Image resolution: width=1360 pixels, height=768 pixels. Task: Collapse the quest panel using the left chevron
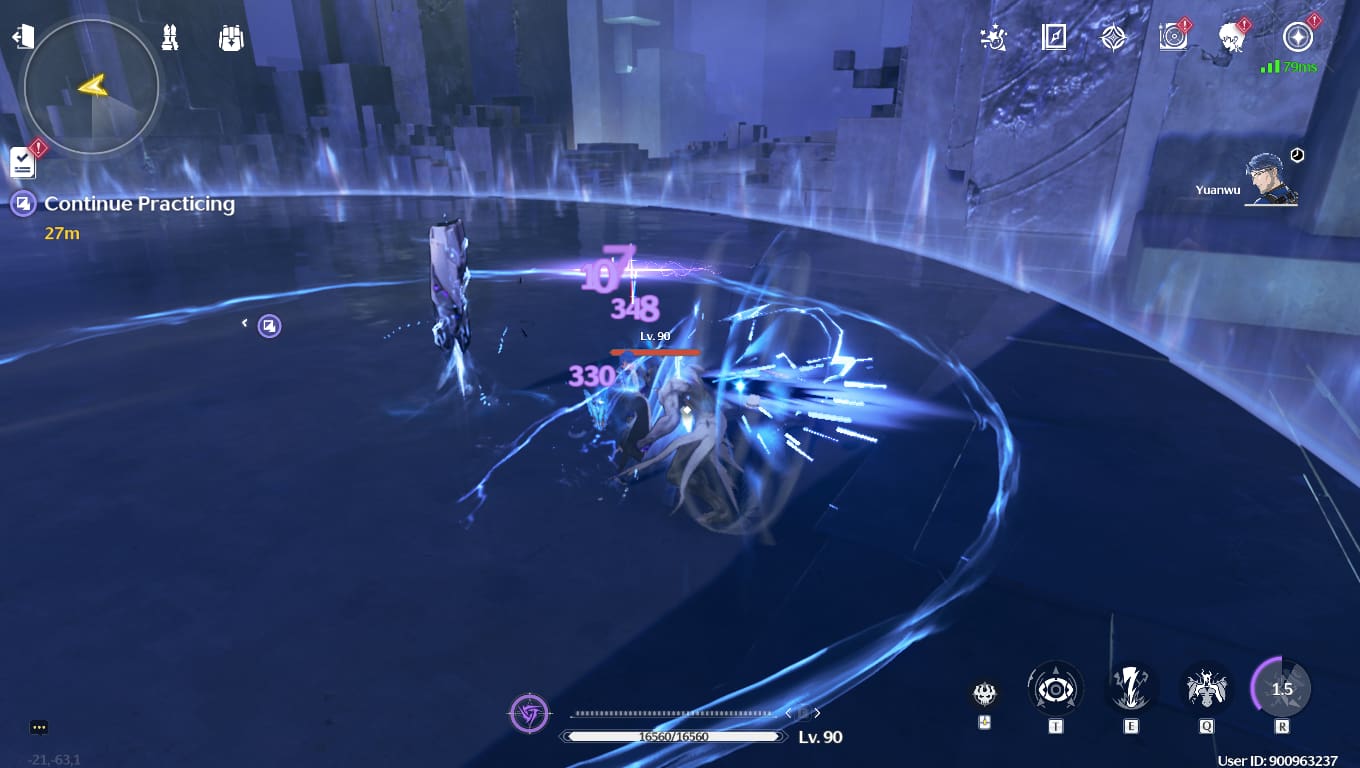pyautogui.click(x=245, y=325)
